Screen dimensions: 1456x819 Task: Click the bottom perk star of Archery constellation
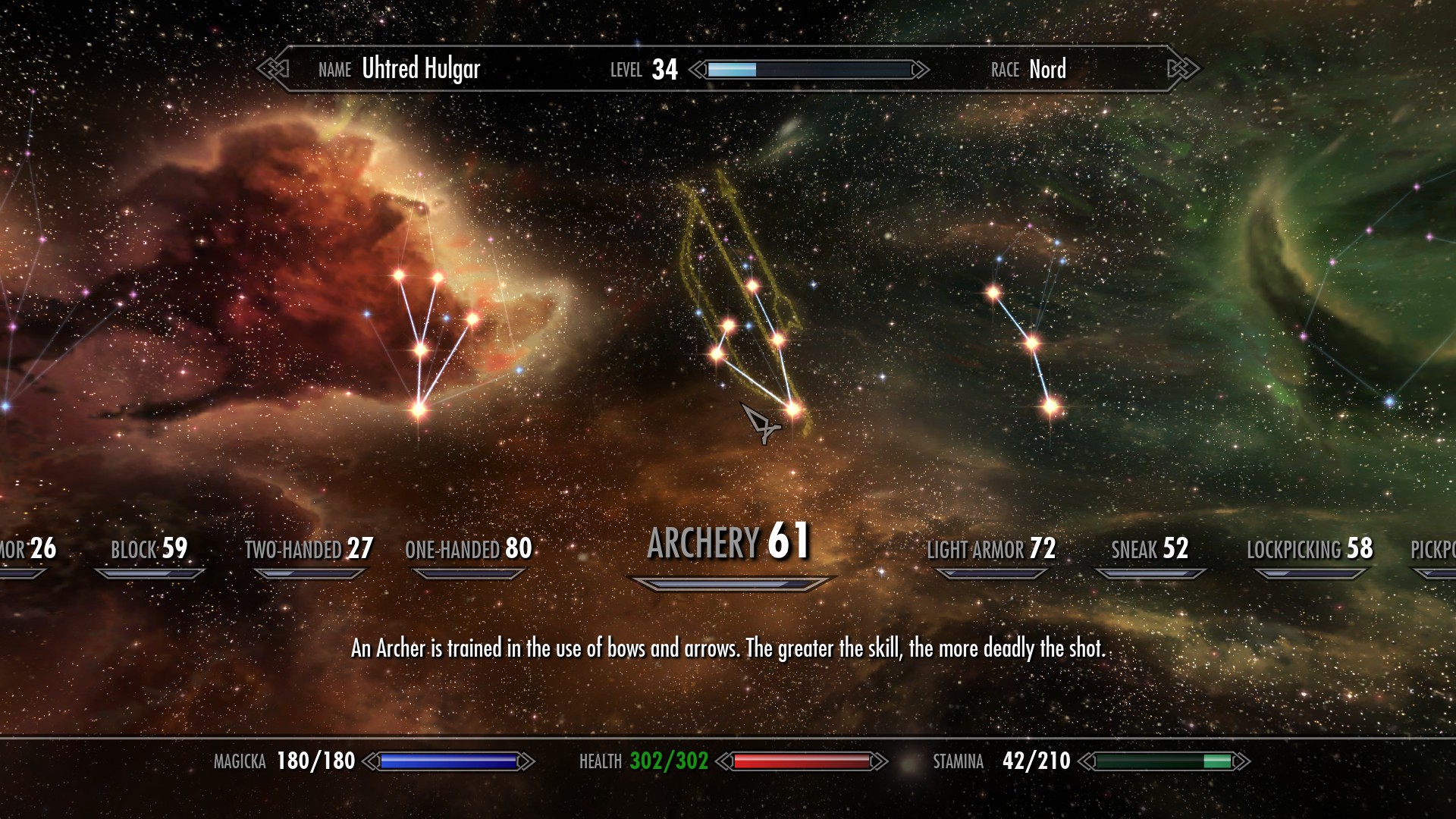tap(793, 409)
